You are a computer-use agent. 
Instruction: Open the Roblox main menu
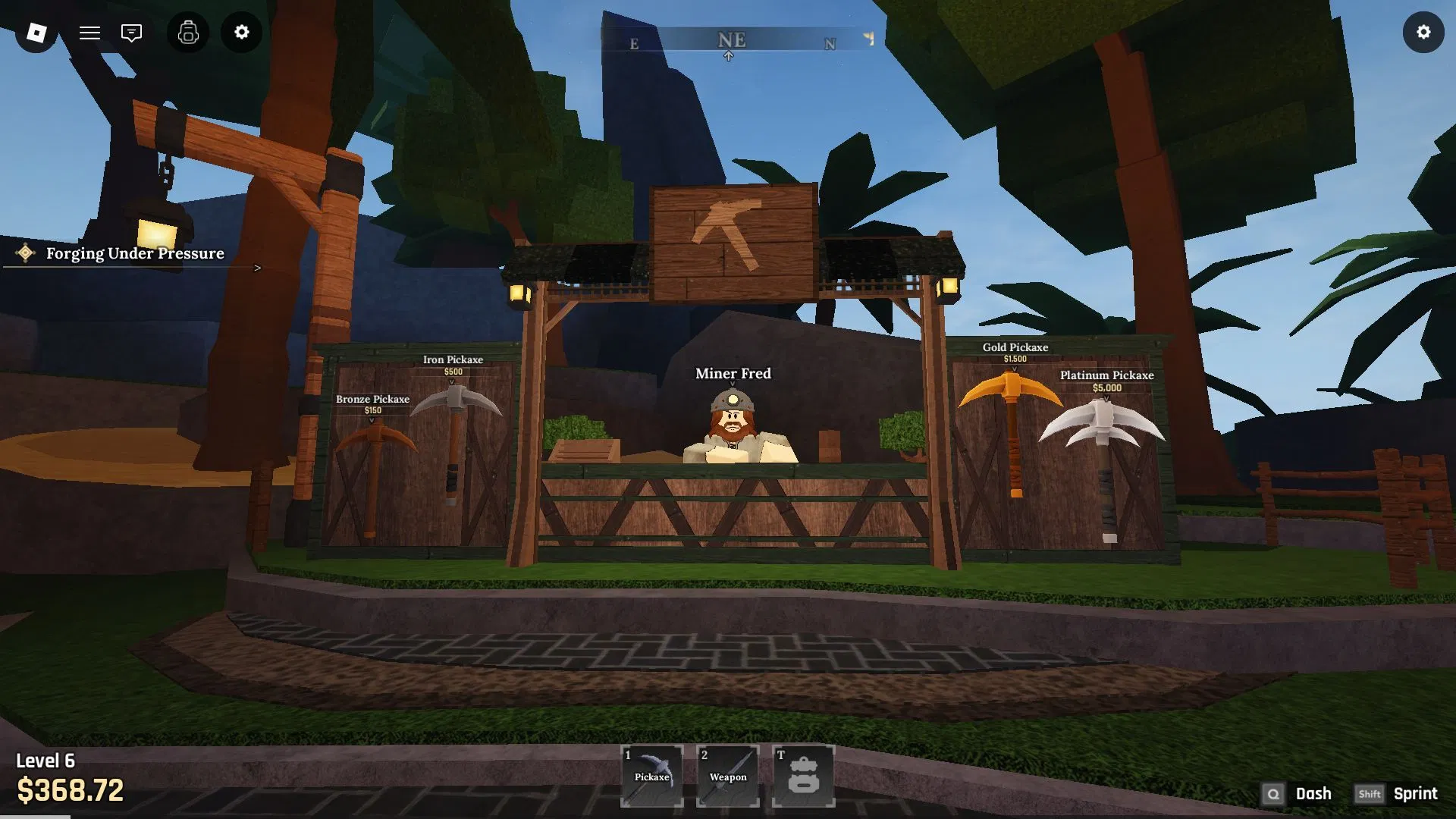point(36,33)
